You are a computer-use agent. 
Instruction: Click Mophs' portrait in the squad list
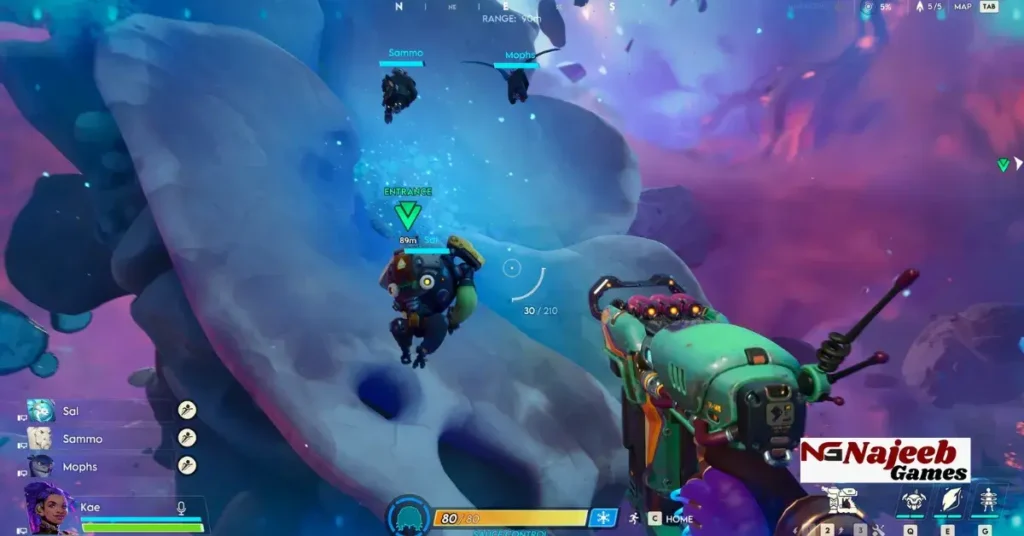[x=41, y=465]
